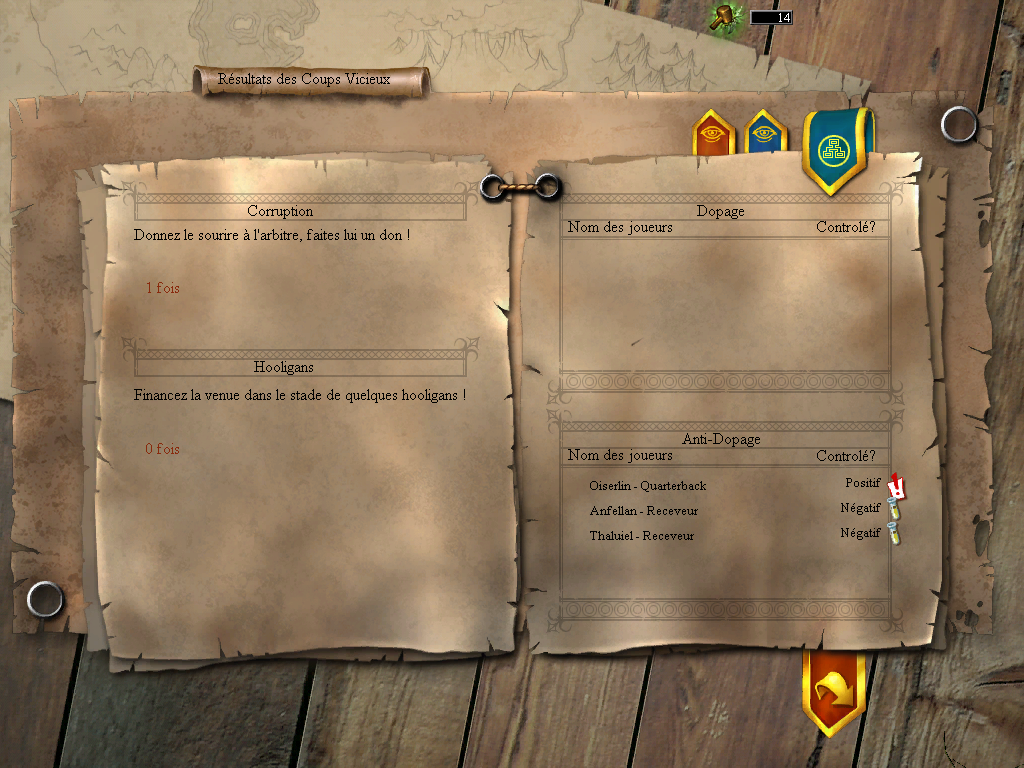Continue with the orange arrow banner button
Screen dimensions: 1024x768
click(x=833, y=689)
